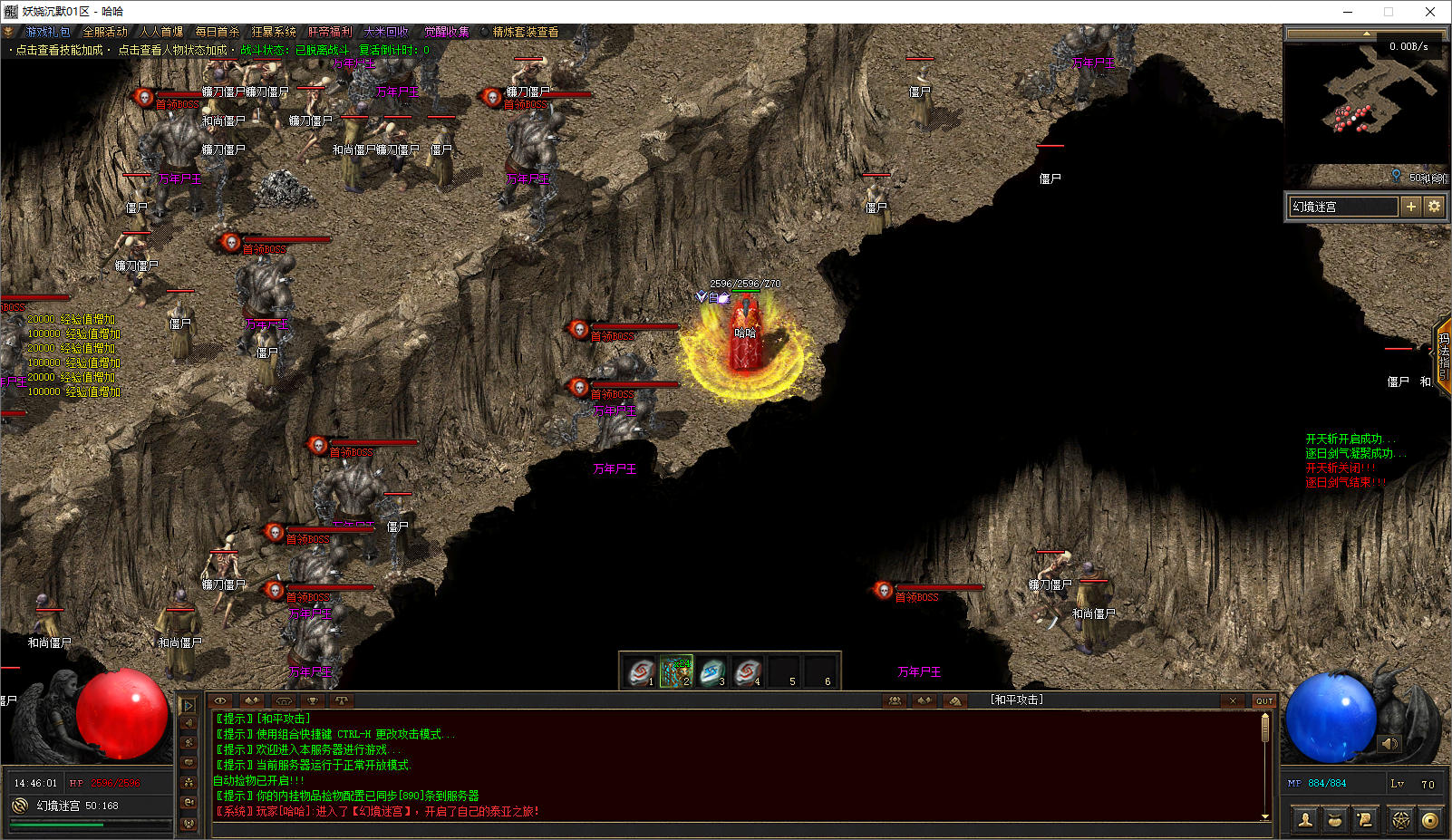Select the 每日首杀 menu entry
Viewport: 1452px width, 840px height.
coord(218,32)
